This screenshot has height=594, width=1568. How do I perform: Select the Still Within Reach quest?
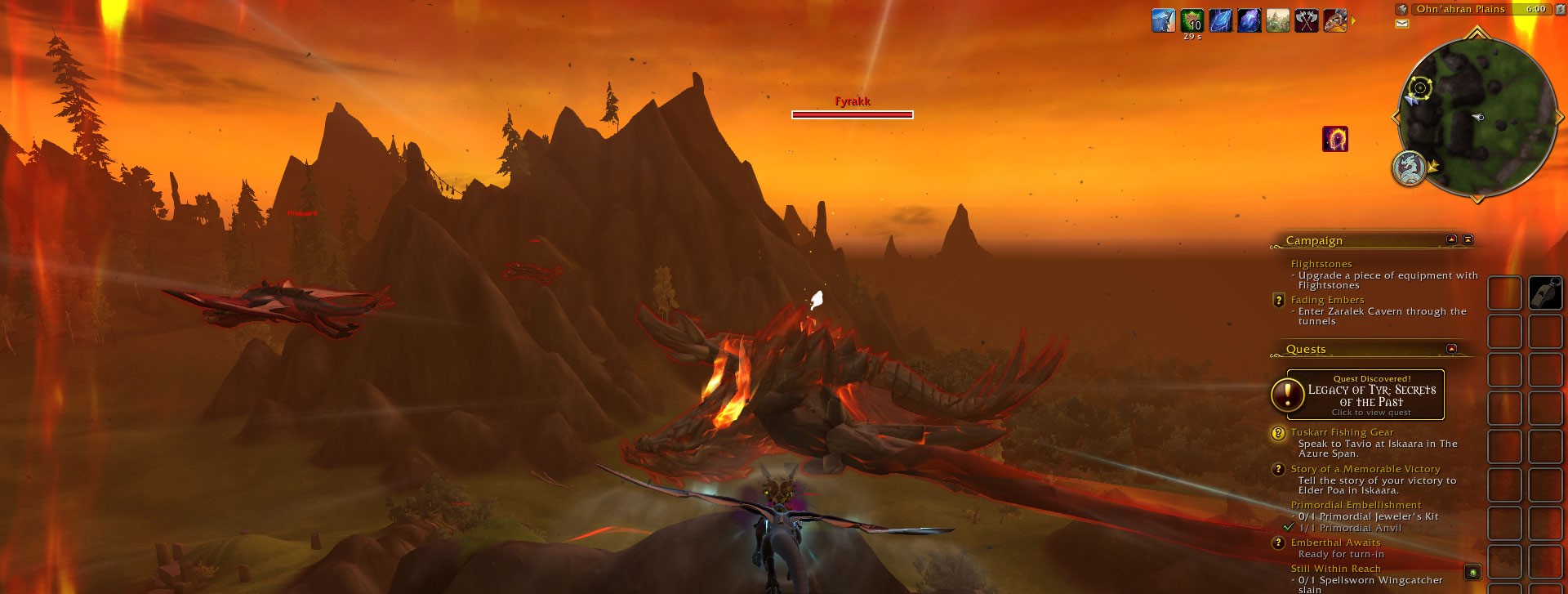(1335, 569)
